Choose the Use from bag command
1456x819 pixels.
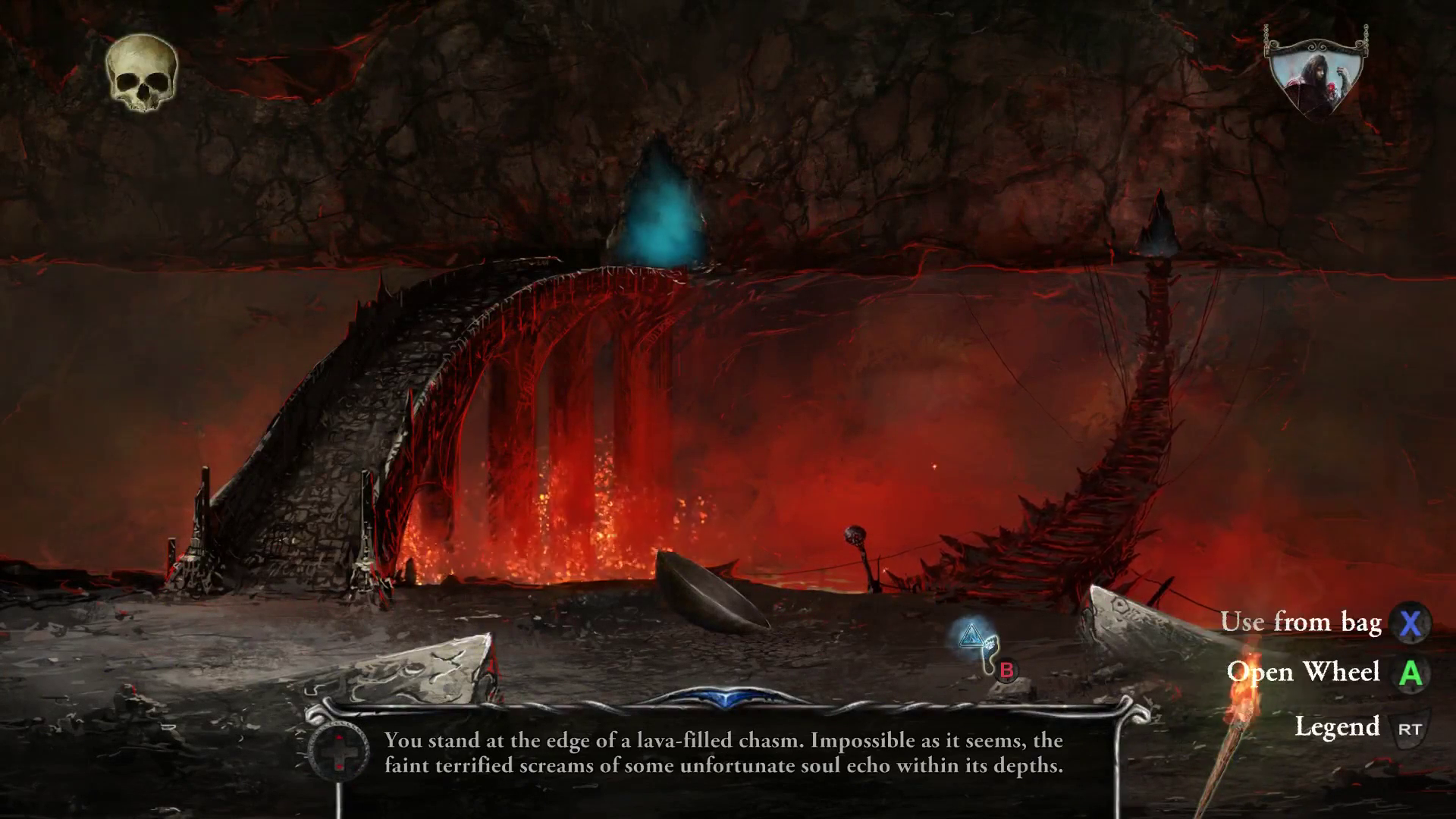[x=1303, y=623]
